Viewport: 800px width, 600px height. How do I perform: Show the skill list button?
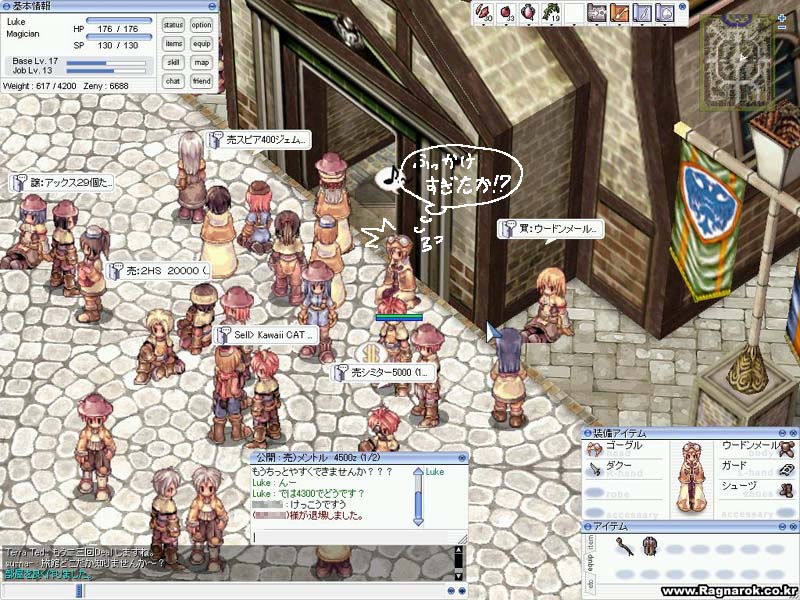click(173, 62)
